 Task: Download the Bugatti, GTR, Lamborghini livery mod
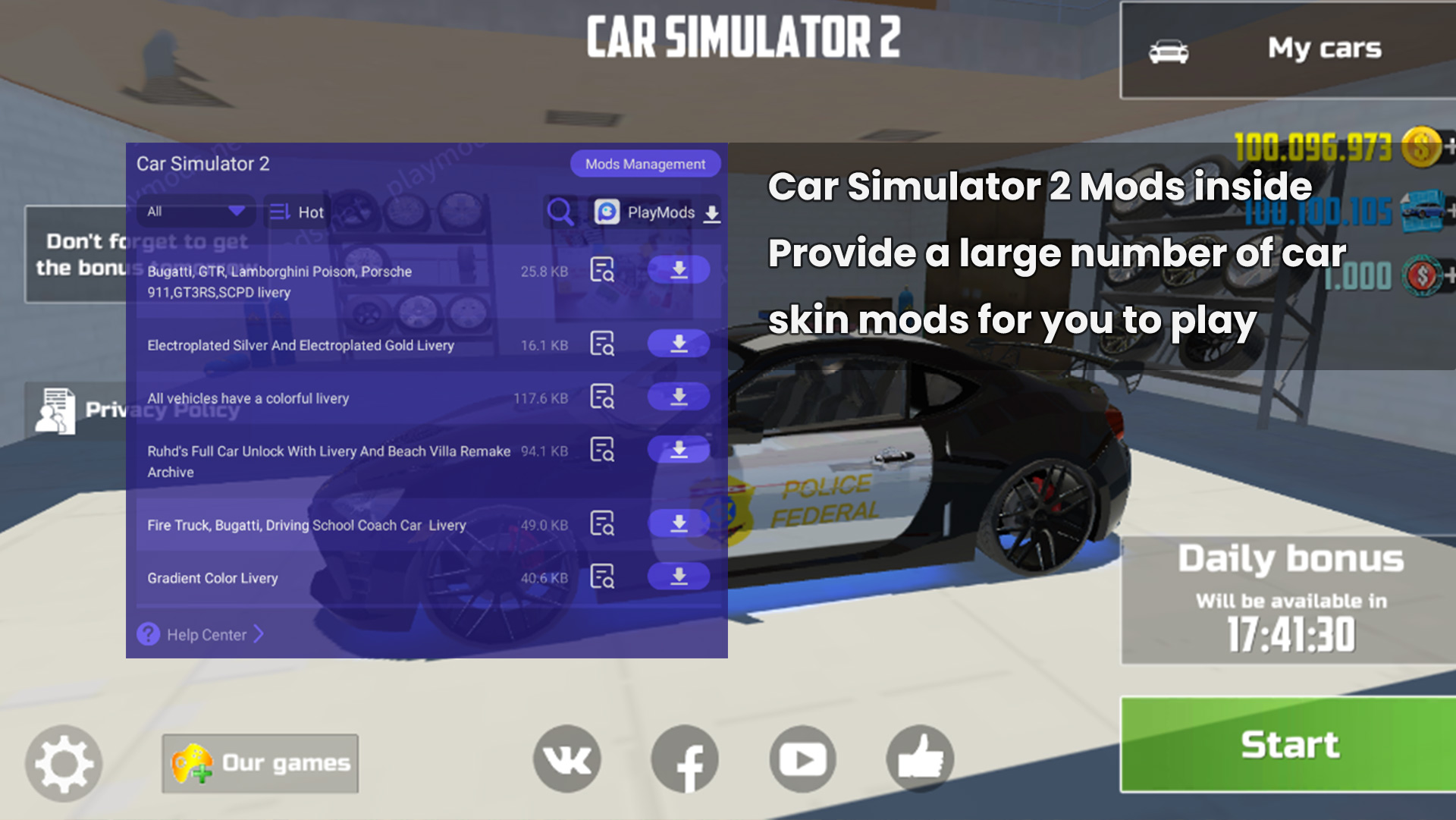tap(679, 270)
